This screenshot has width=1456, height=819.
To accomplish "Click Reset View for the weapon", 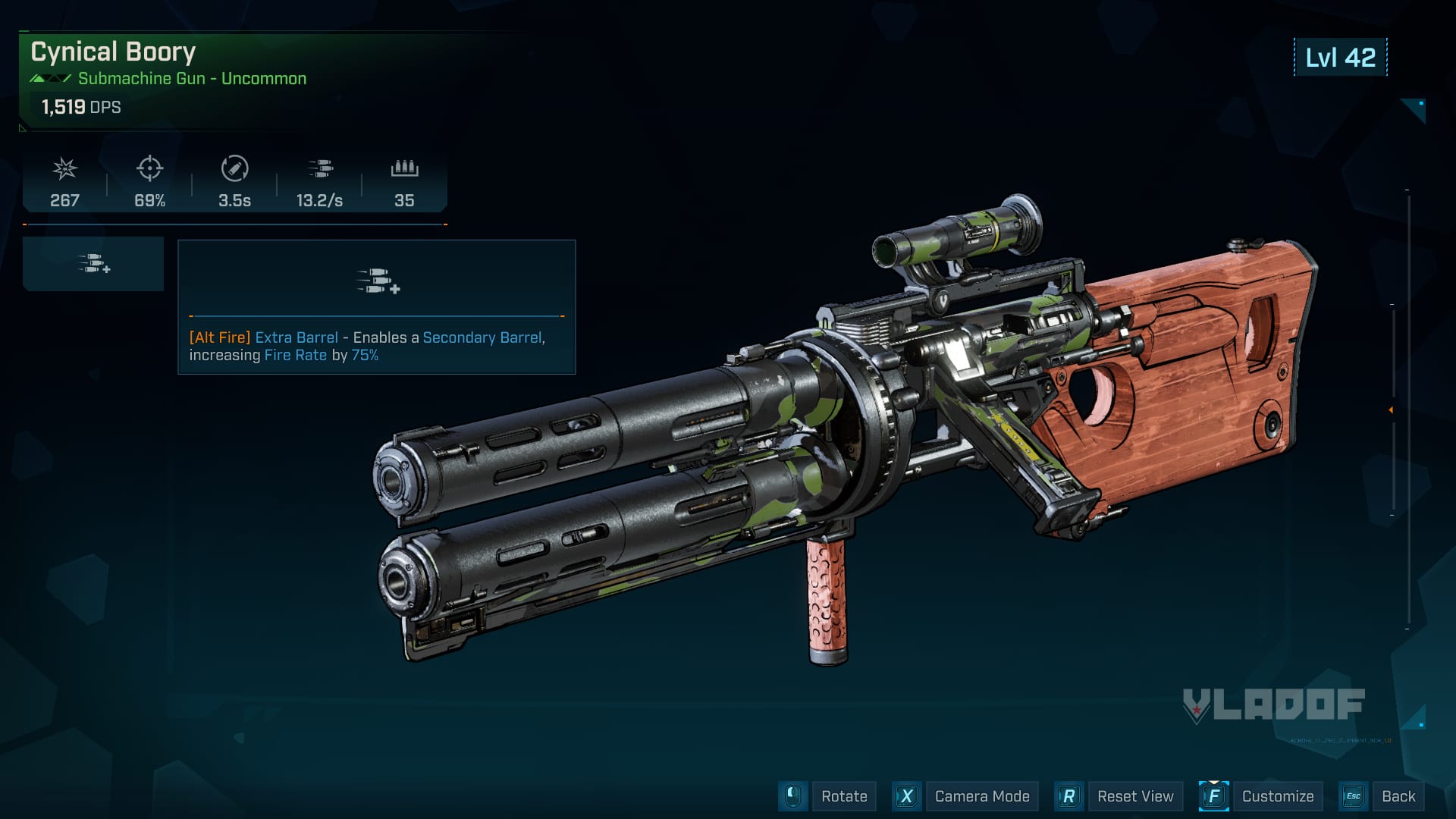I will click(x=1134, y=796).
